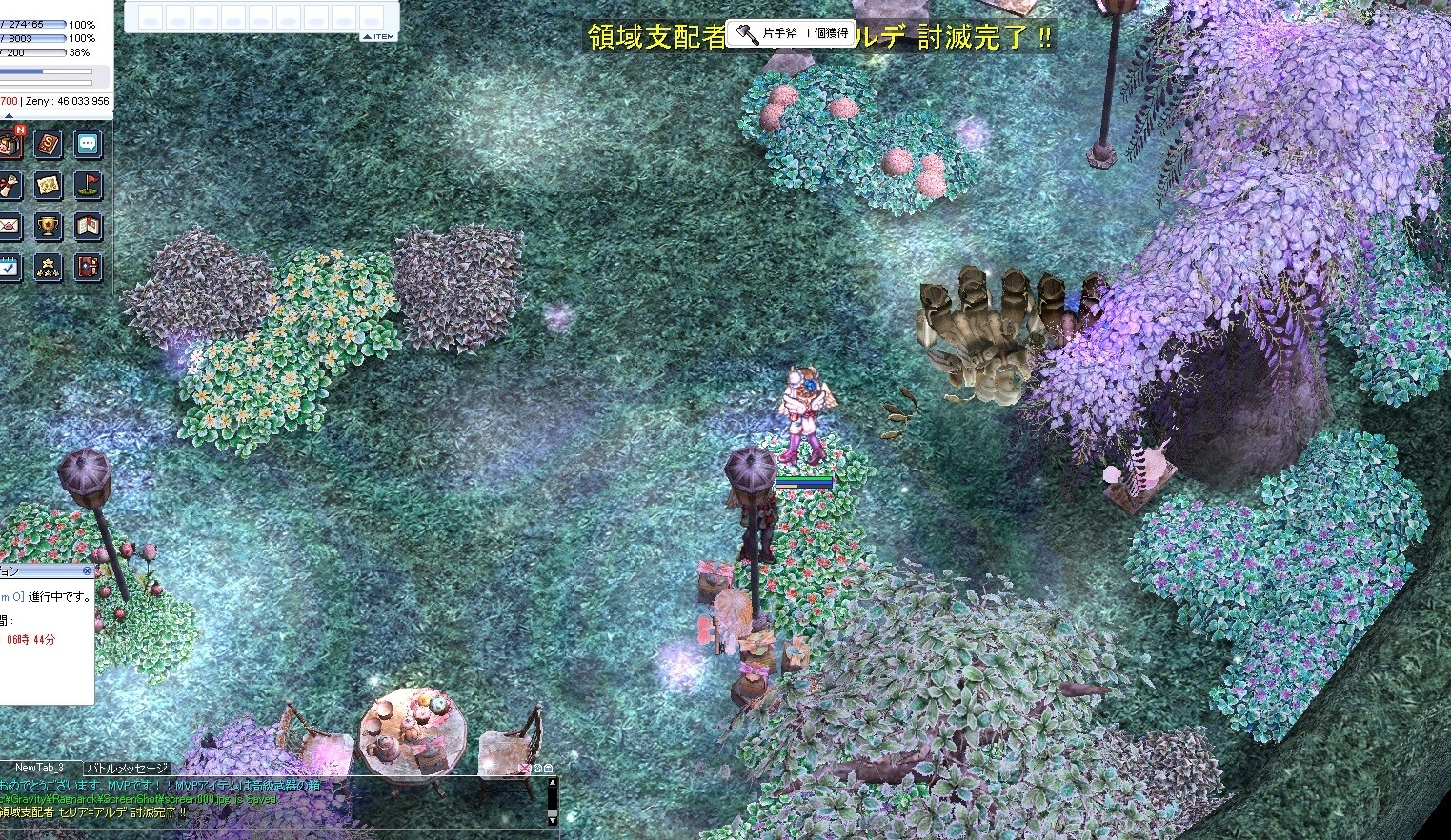1451x840 pixels.
Task: Switch to the NewTab_3 chat tab
Action: (x=40, y=768)
